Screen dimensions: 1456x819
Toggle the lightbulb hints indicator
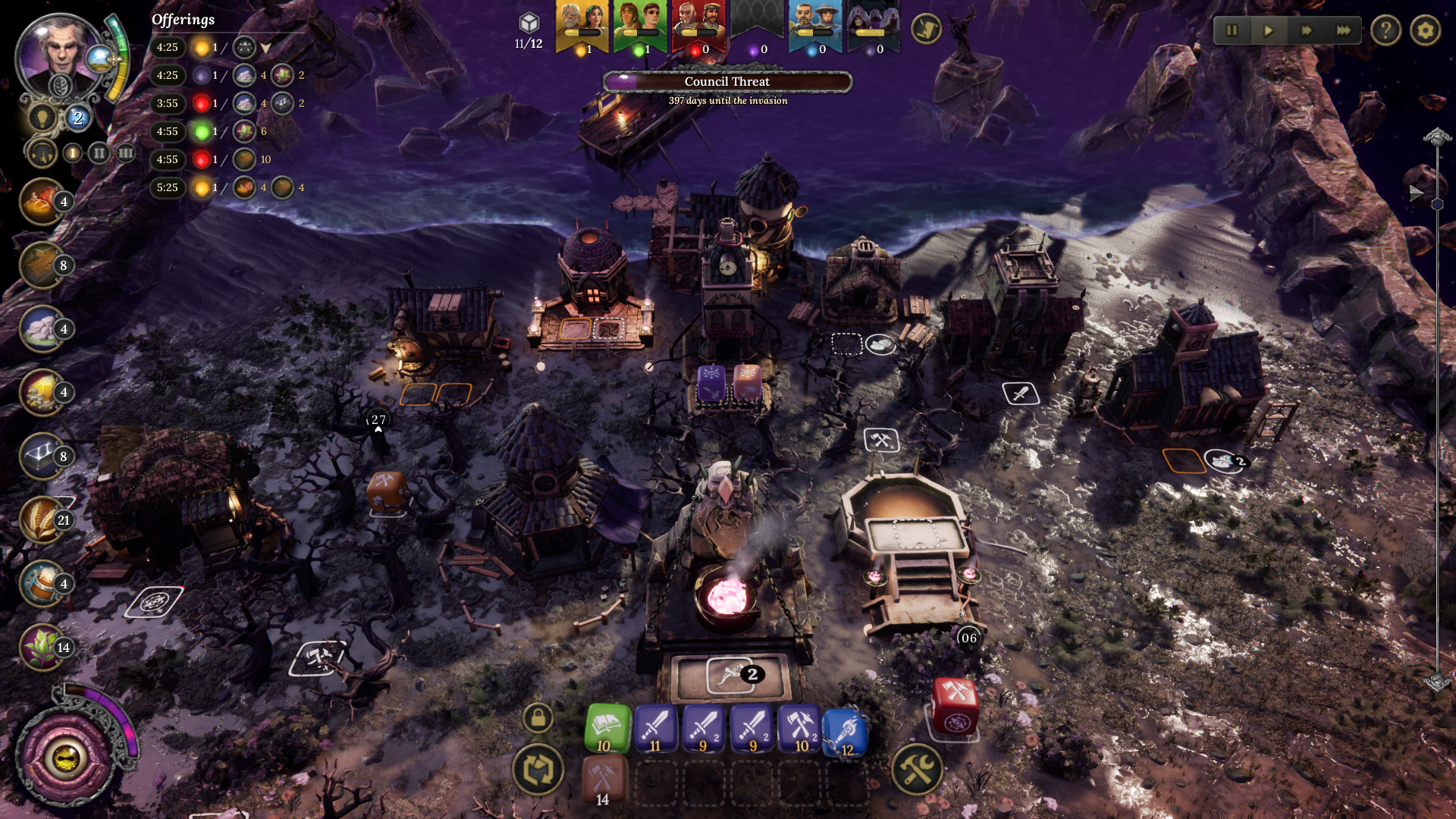(x=42, y=117)
